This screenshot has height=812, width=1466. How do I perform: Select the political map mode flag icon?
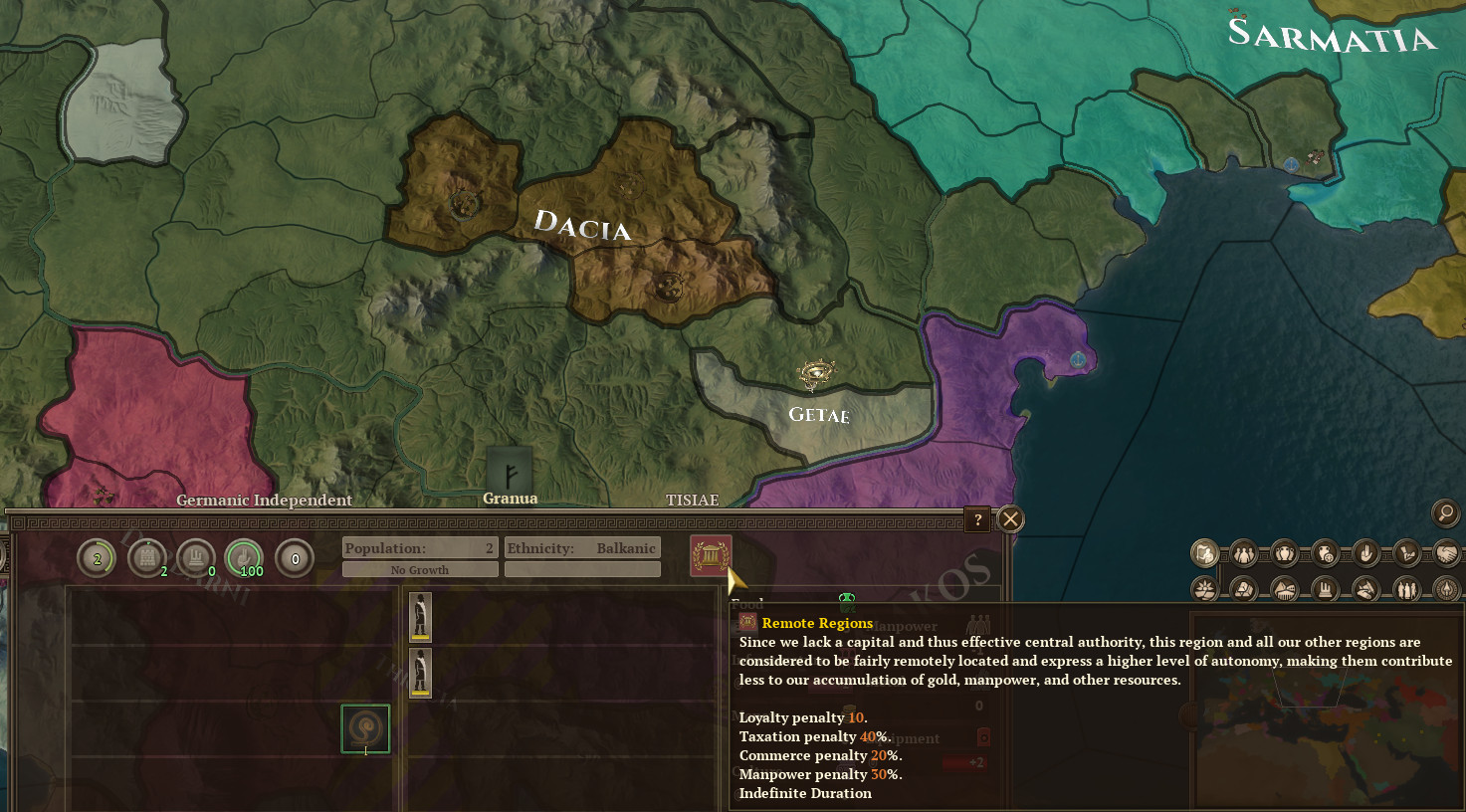1204,553
